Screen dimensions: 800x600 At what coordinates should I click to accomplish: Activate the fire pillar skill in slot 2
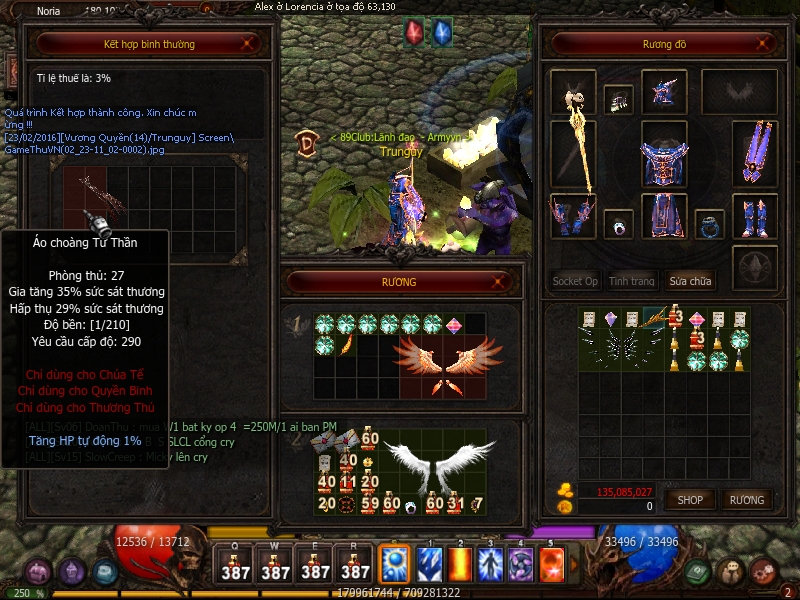coord(459,563)
